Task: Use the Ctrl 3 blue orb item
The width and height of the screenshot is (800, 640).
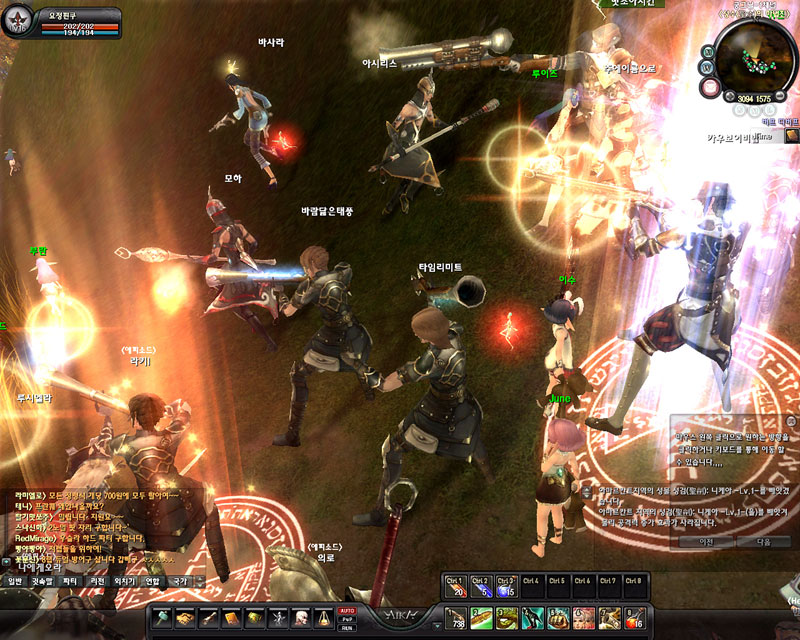Action: click(x=505, y=587)
